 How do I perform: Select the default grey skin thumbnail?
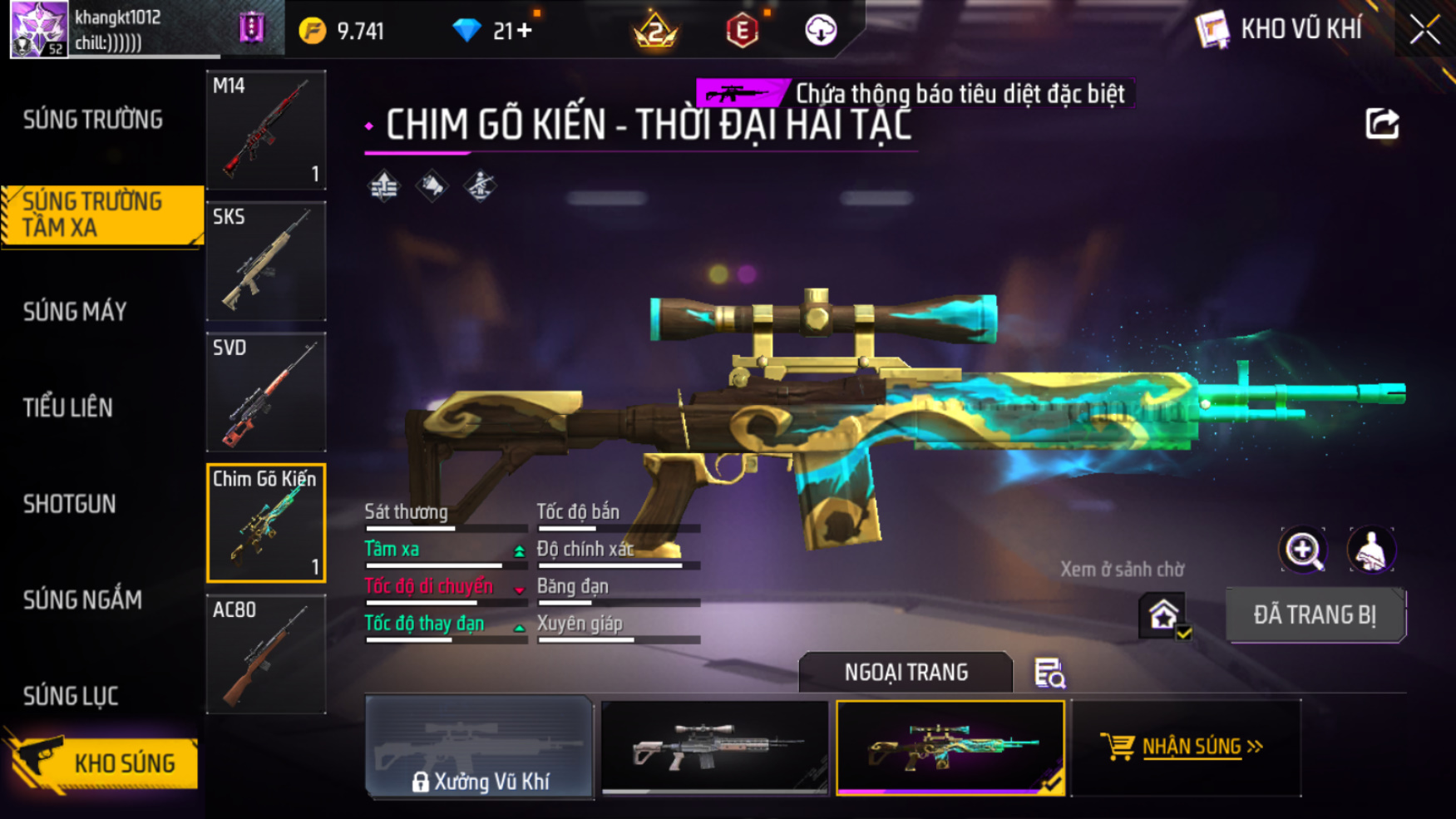click(714, 747)
